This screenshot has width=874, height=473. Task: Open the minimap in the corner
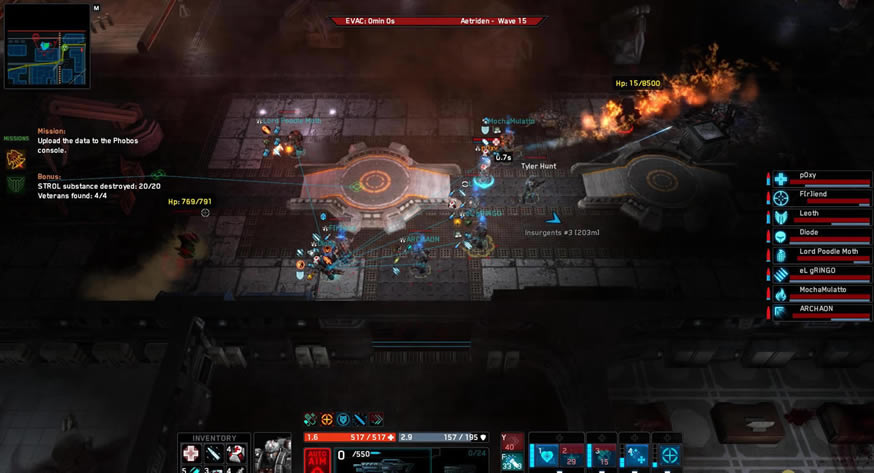point(47,46)
